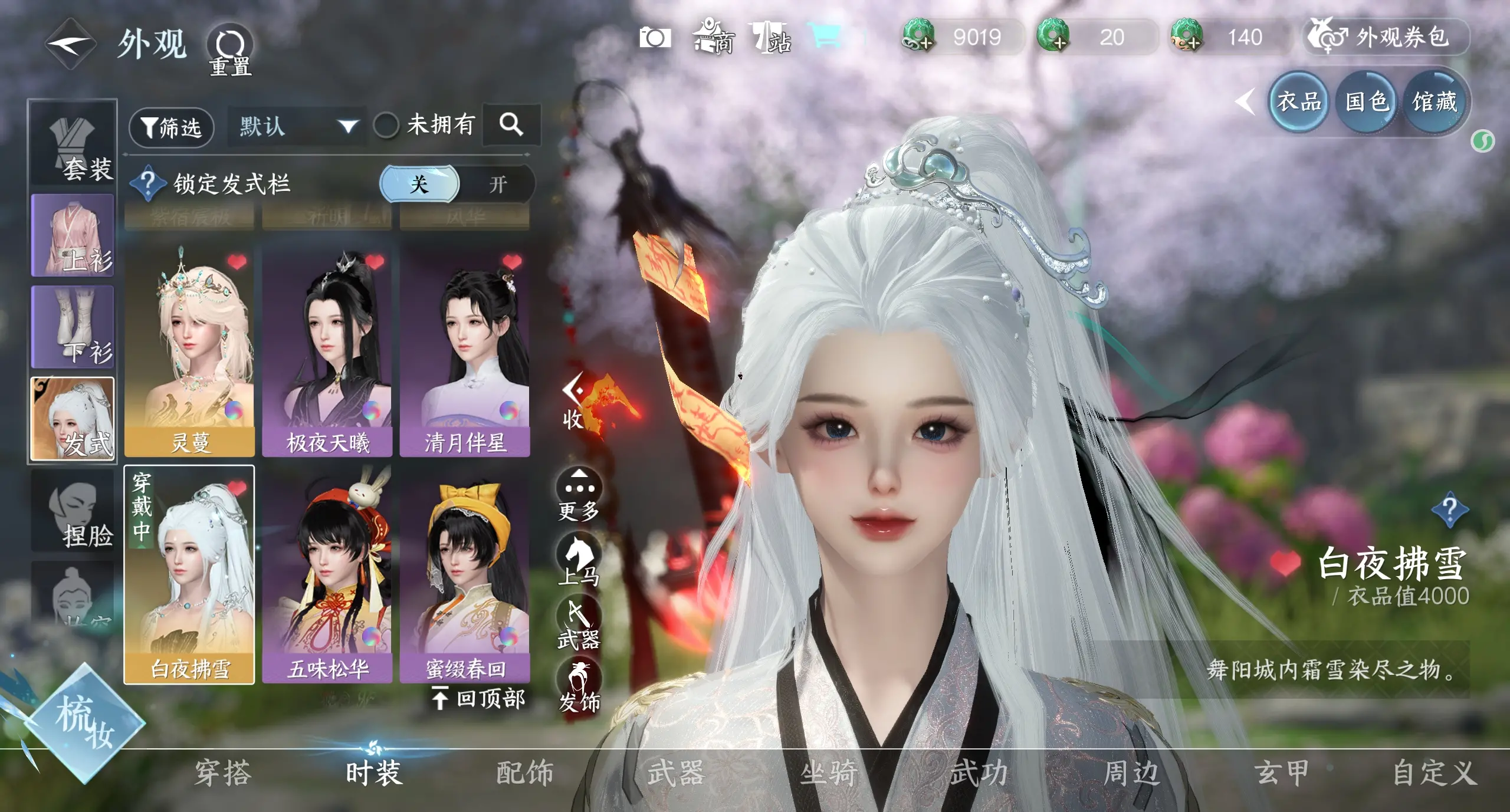The height and width of the screenshot is (812, 1510).
Task: Show the 馆藏 collection panel
Action: 1434,103
